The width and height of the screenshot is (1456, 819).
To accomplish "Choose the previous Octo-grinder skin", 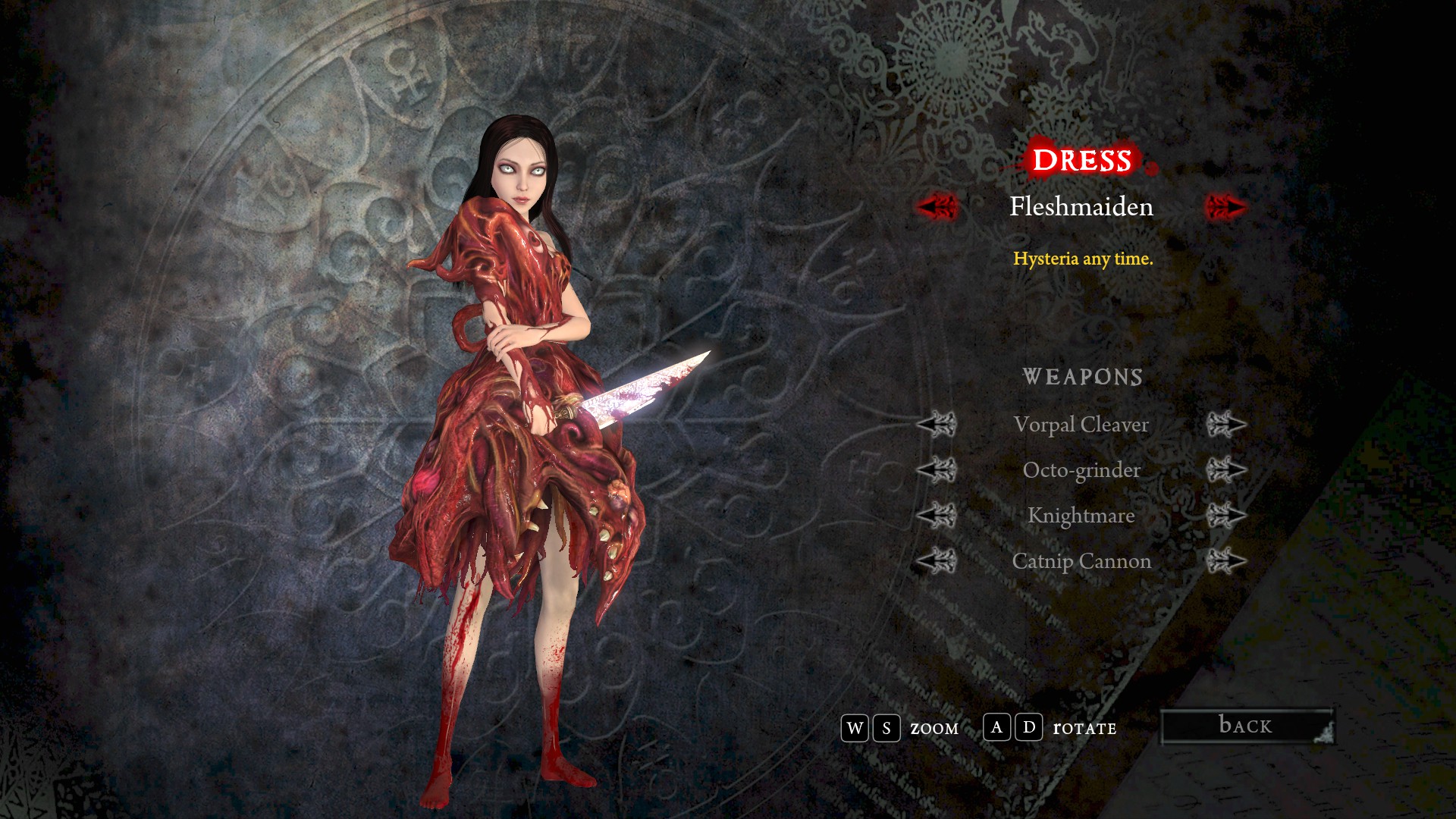I will click(937, 470).
